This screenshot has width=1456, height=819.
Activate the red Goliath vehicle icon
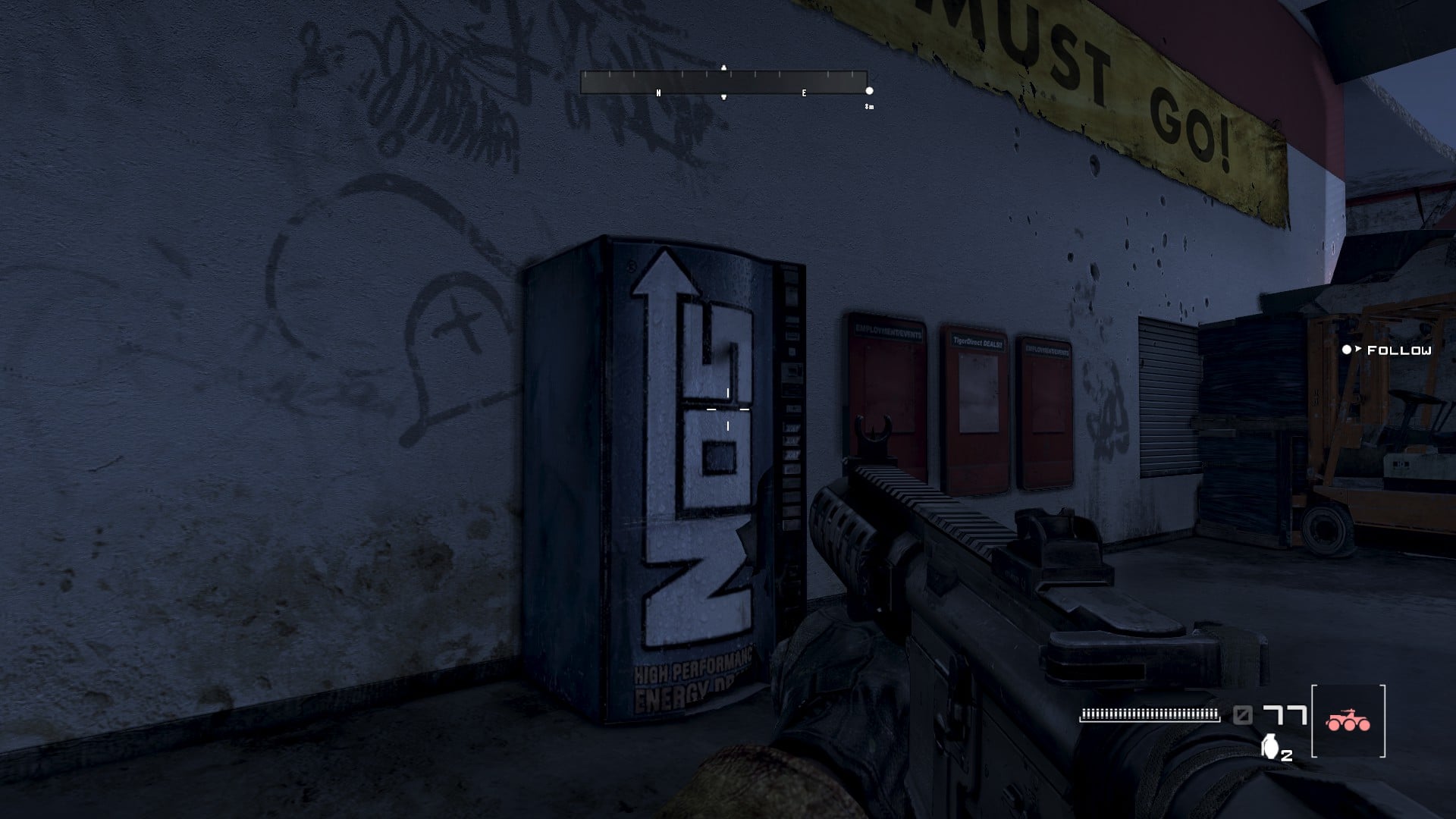point(1348,721)
